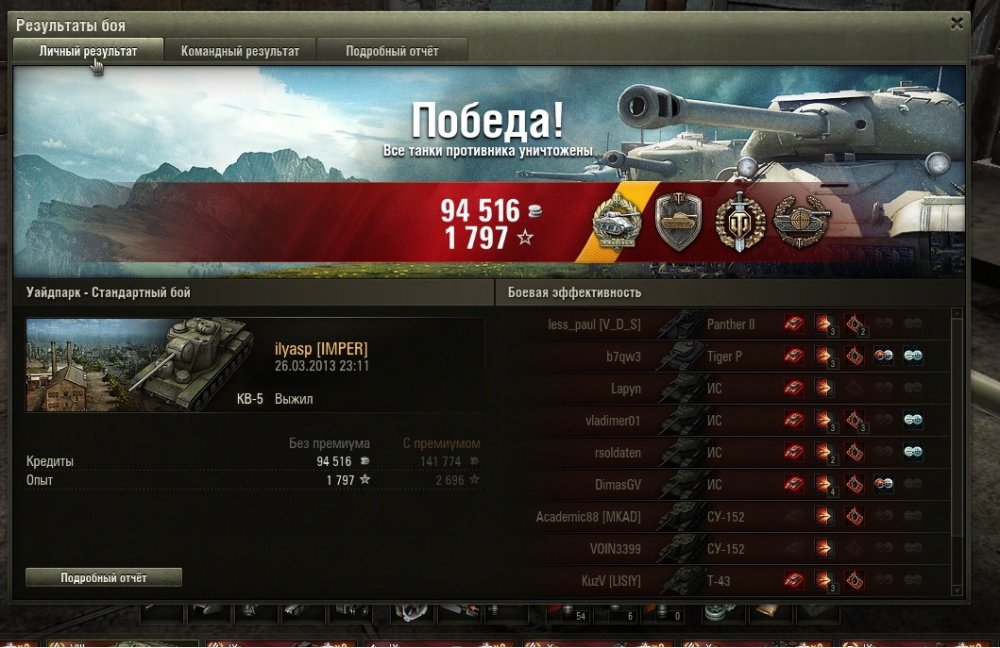Close the battle results window

point(957,23)
